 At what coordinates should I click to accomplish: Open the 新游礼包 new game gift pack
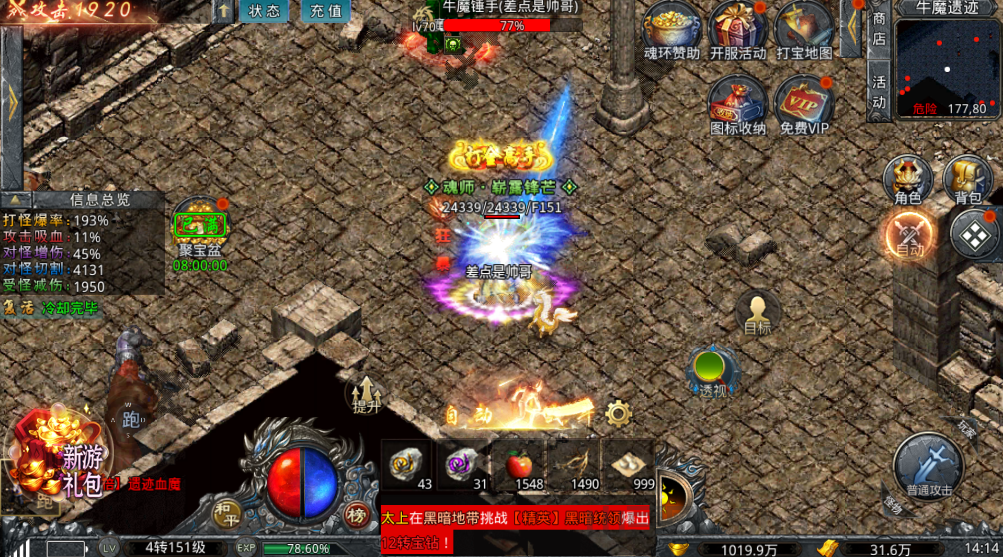click(x=60, y=462)
